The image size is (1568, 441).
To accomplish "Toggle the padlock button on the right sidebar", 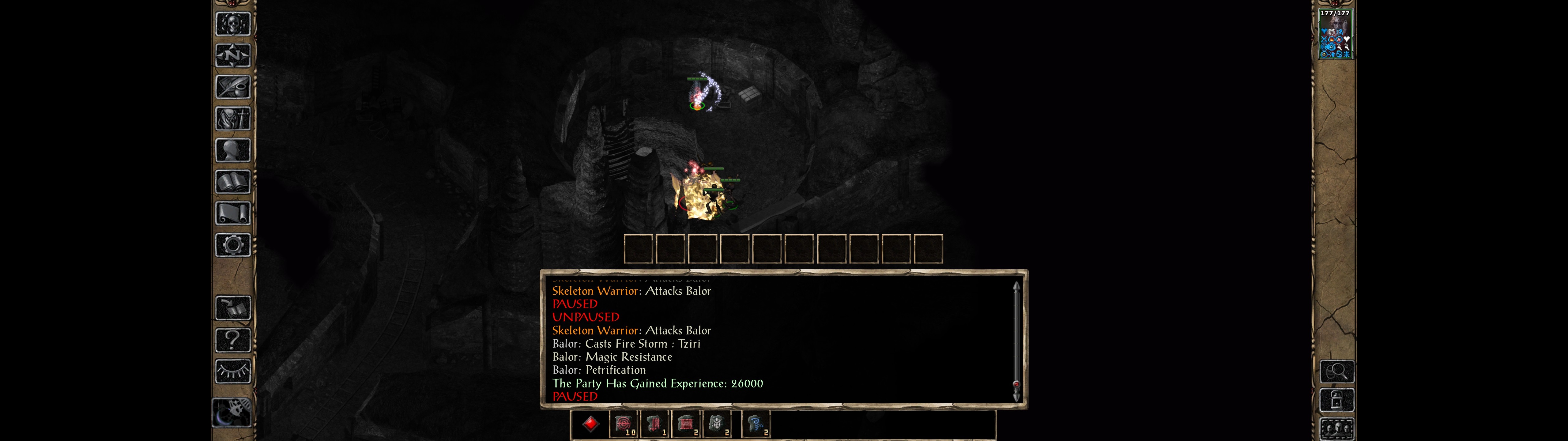I will point(1337,400).
